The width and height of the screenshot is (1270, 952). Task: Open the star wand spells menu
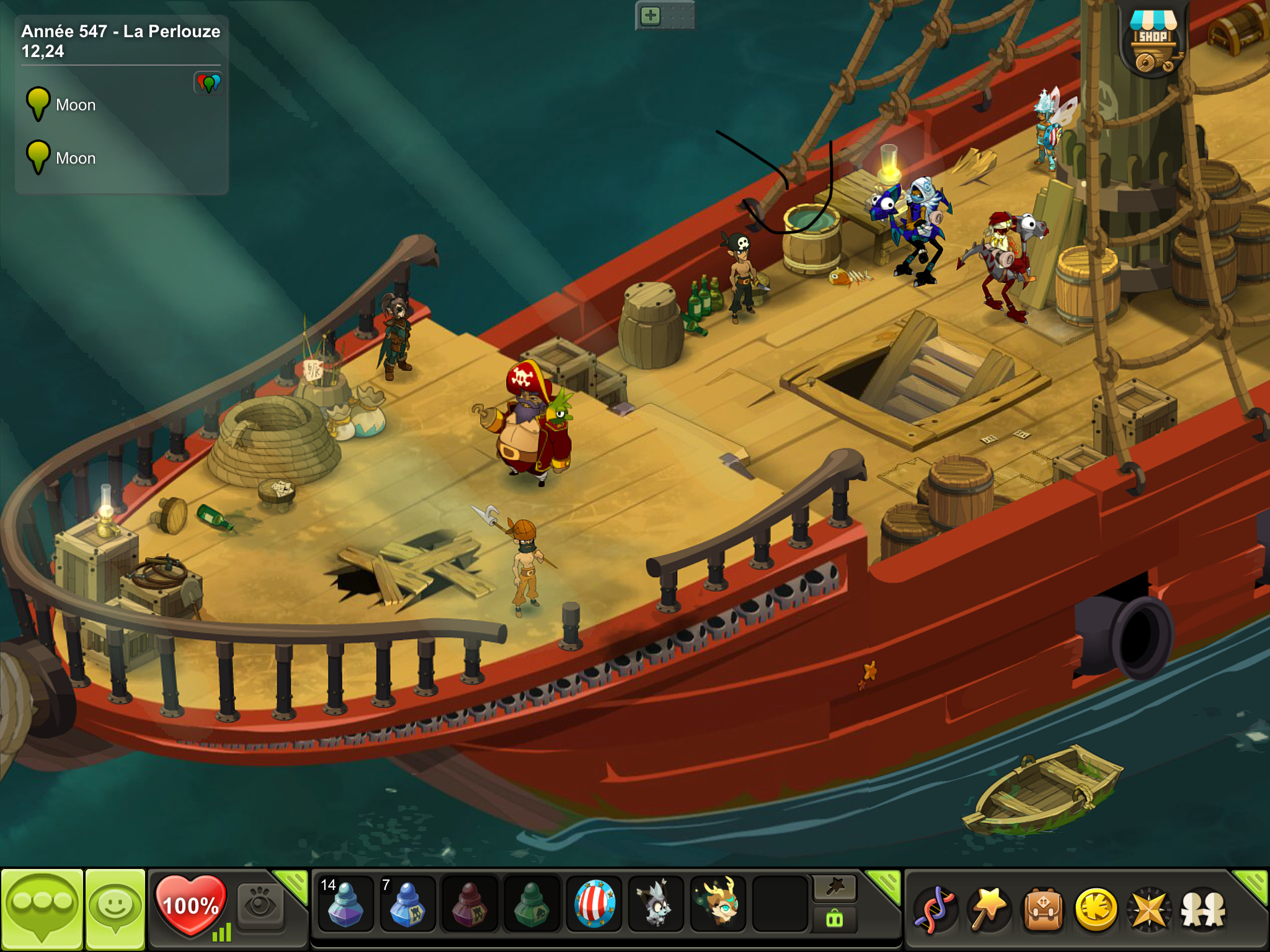coord(988,910)
